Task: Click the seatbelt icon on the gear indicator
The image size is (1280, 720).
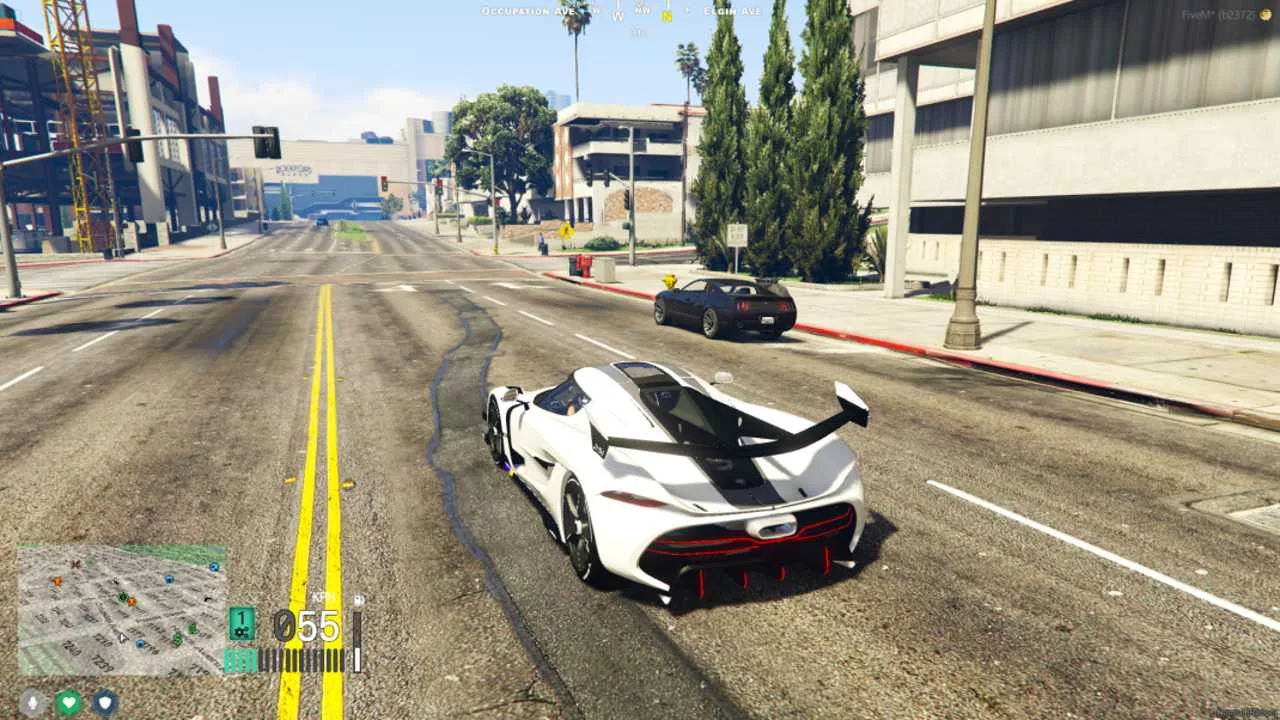Action: (241, 632)
